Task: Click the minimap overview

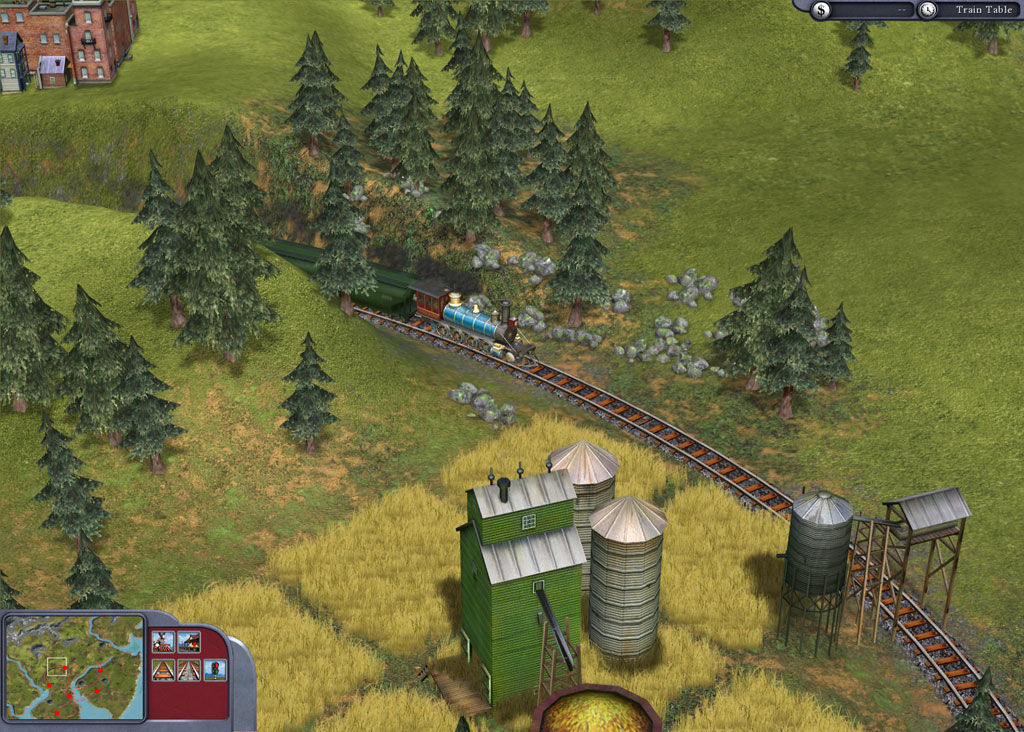Action: point(74,667)
